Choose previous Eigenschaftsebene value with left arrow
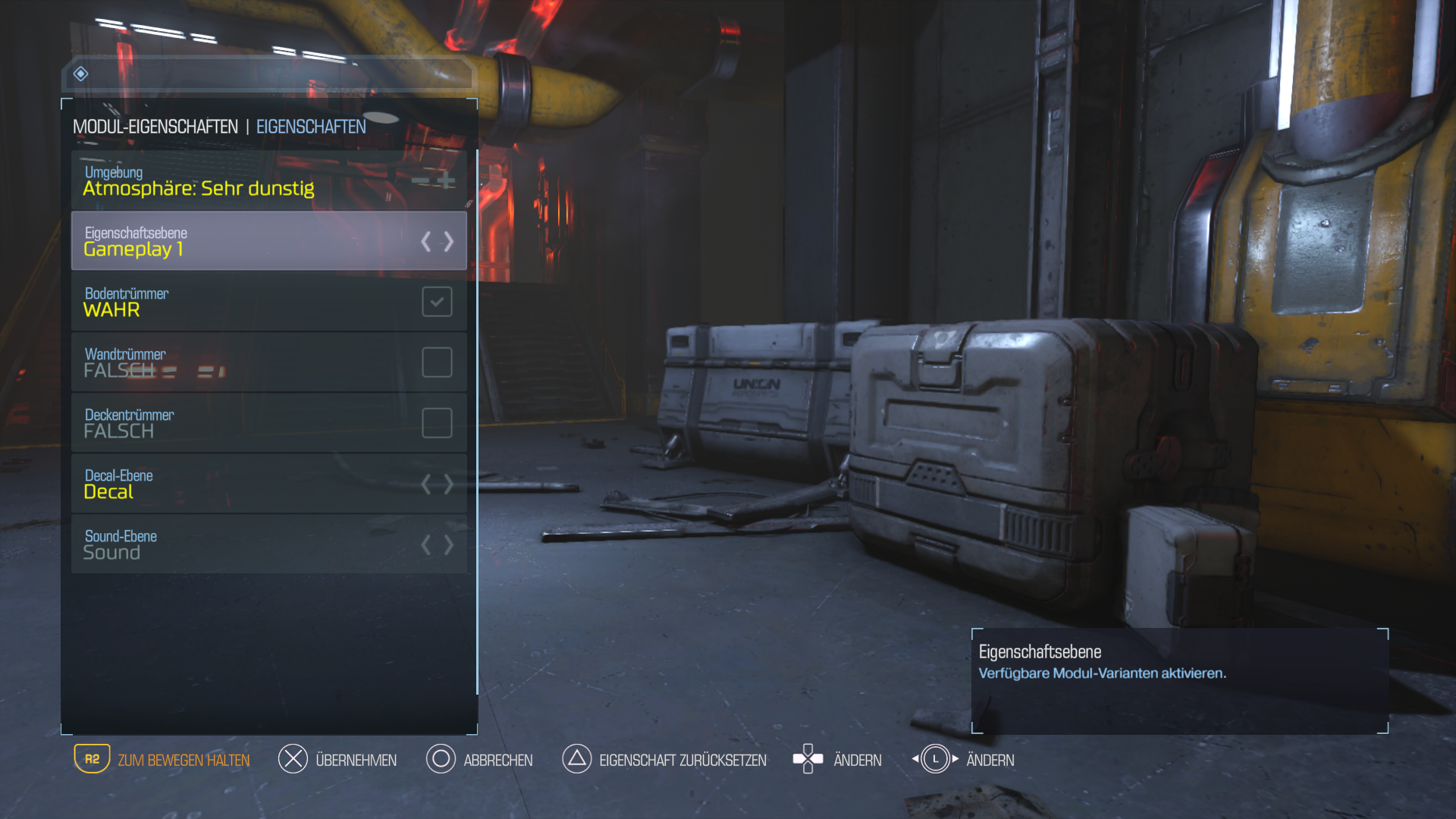1456x819 pixels. click(426, 242)
